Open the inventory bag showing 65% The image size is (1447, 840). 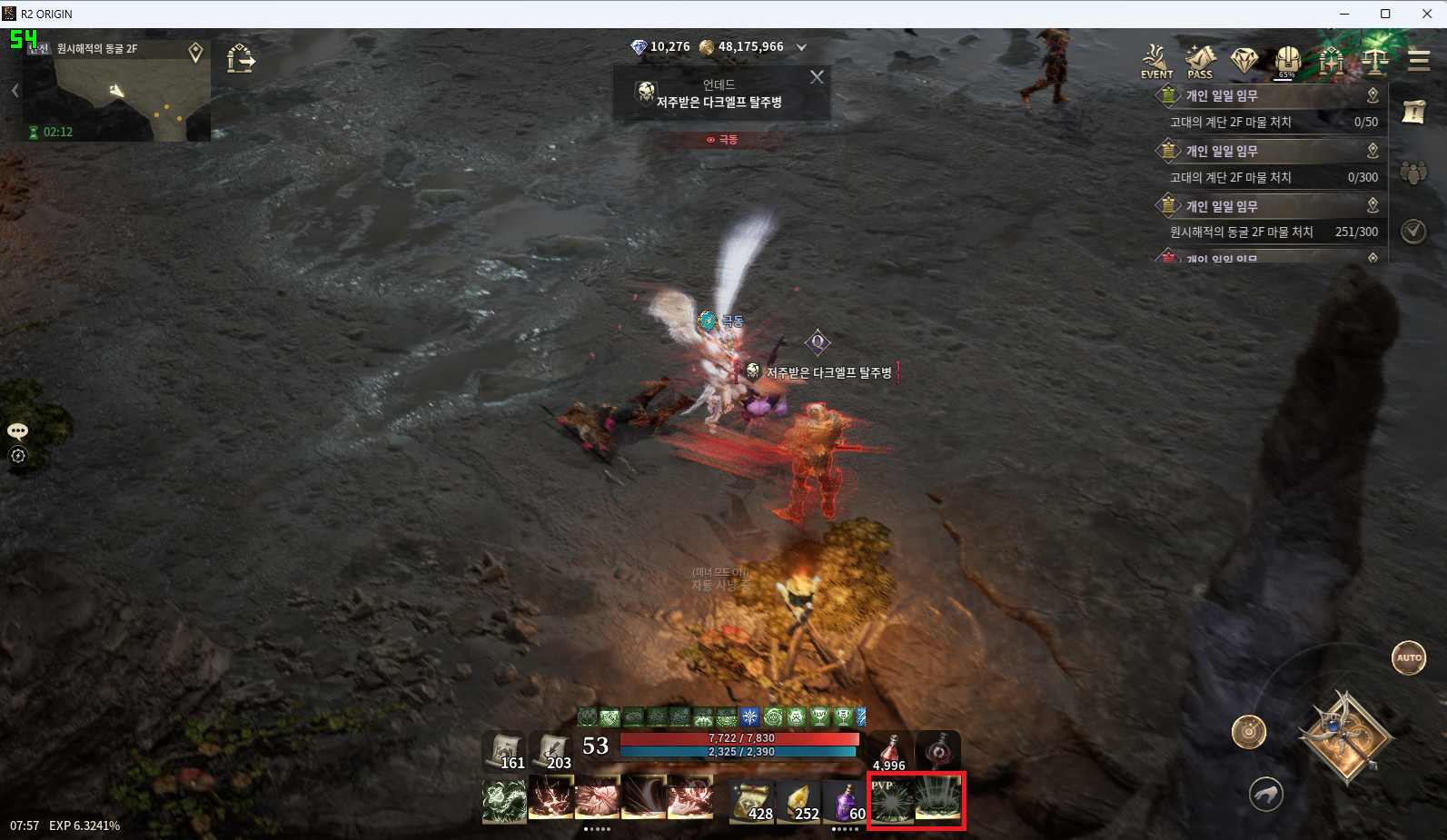pos(1287,61)
